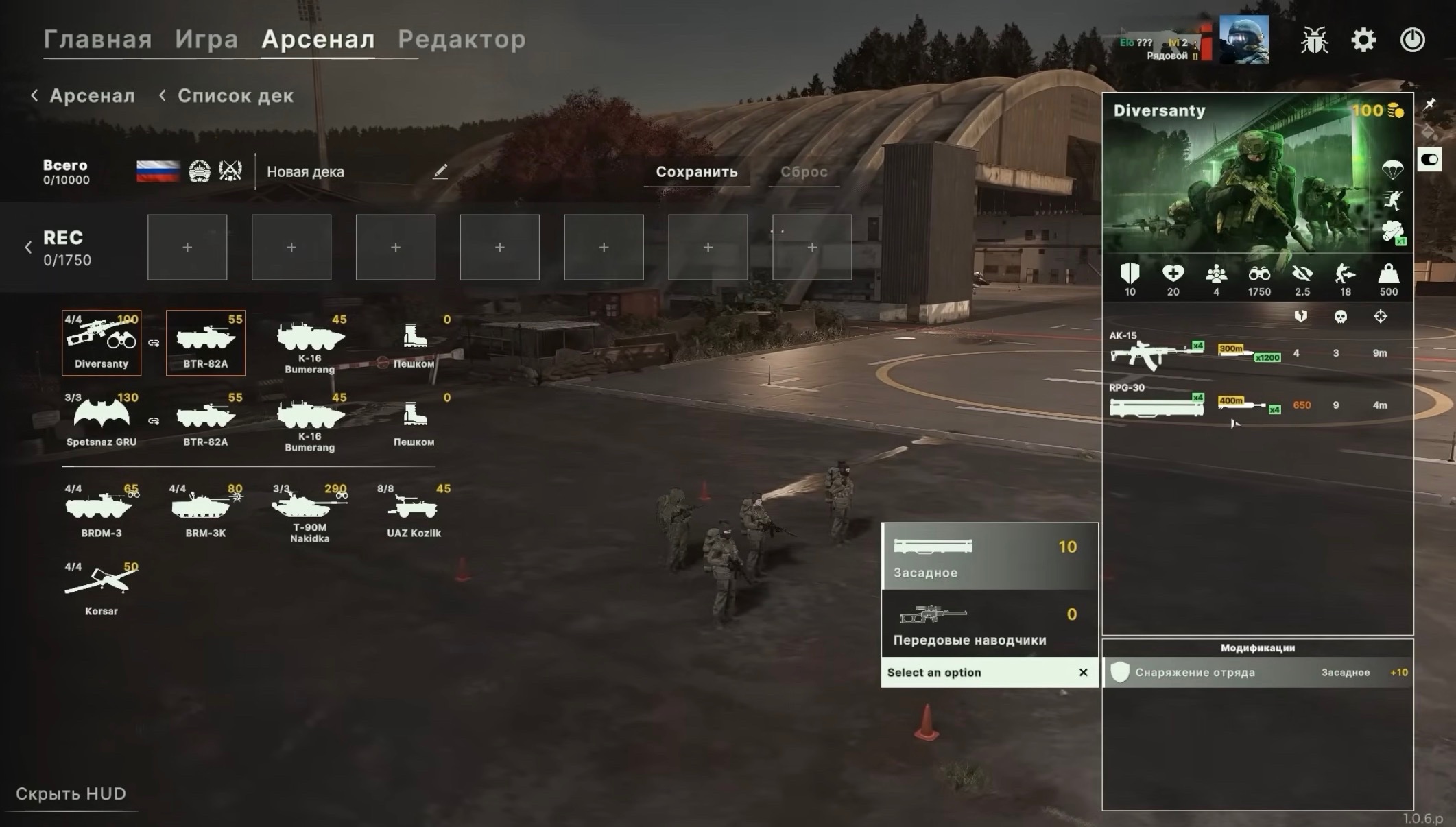
Task: Save the deck with Сохранить
Action: click(x=696, y=171)
